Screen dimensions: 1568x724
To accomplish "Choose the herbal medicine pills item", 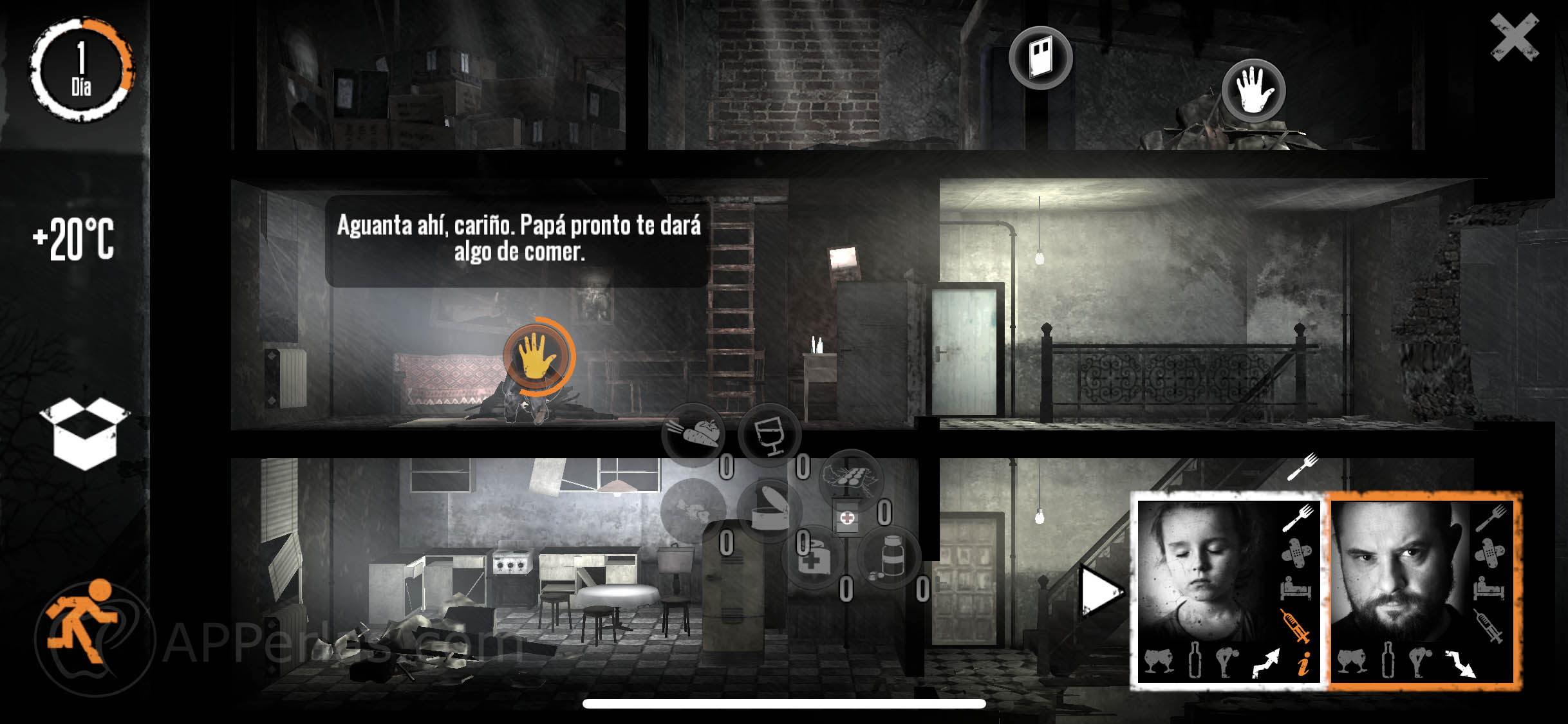I will pyautogui.click(x=851, y=479).
